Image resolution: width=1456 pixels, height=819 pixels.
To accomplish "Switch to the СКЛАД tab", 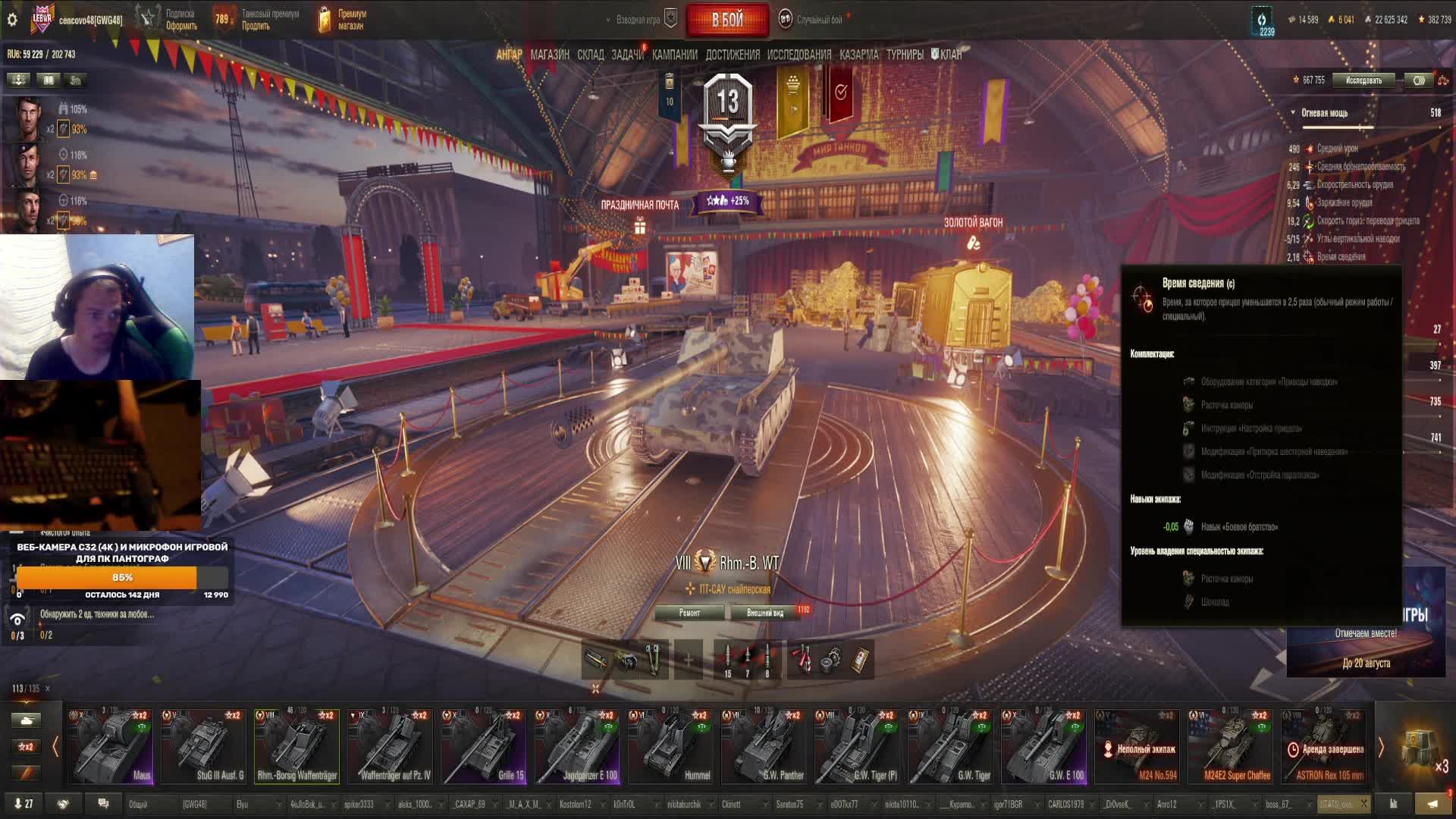I will (590, 55).
